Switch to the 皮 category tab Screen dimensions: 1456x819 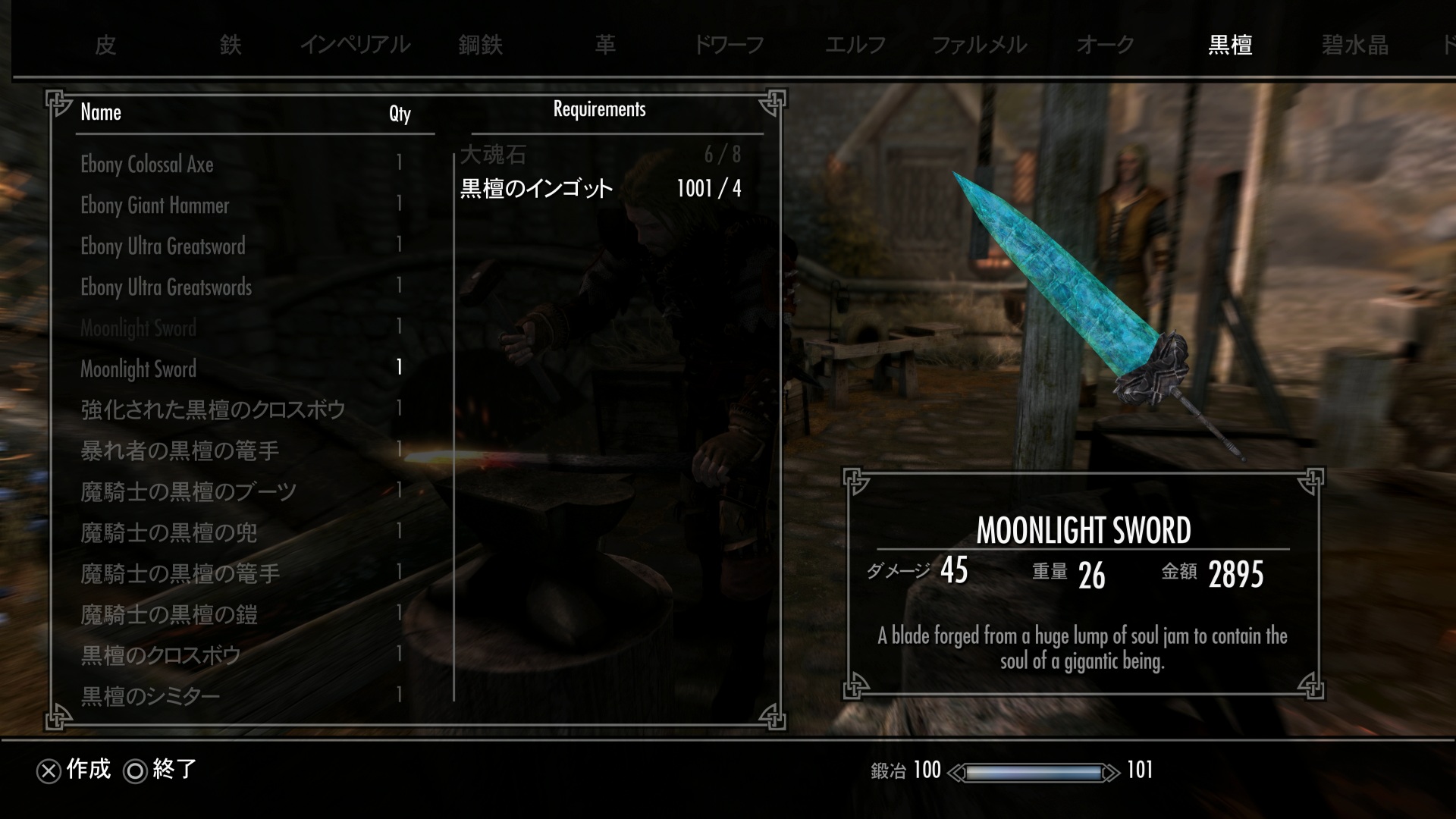(x=105, y=45)
